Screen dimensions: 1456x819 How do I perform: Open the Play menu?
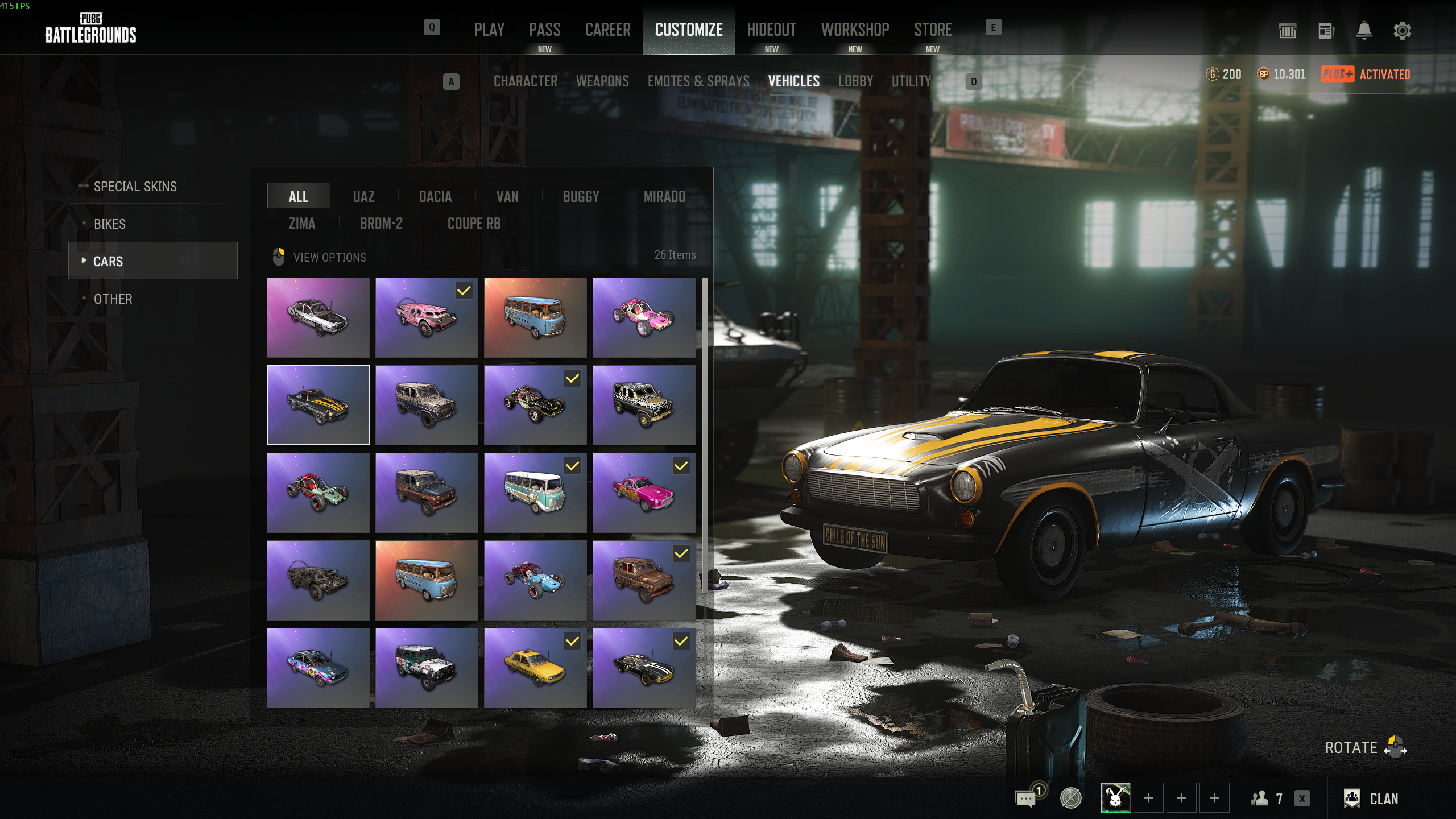click(489, 30)
